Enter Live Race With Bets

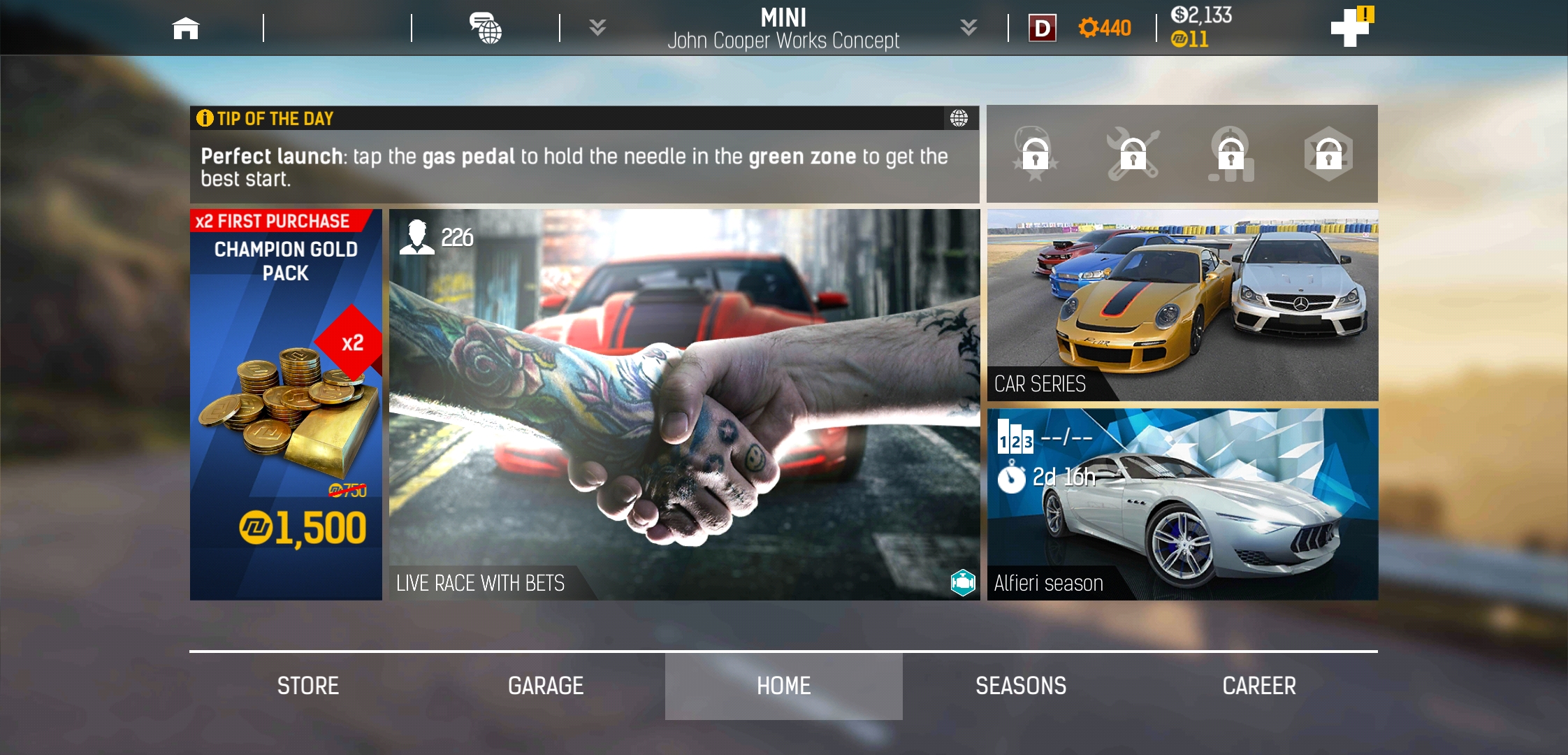point(684,404)
